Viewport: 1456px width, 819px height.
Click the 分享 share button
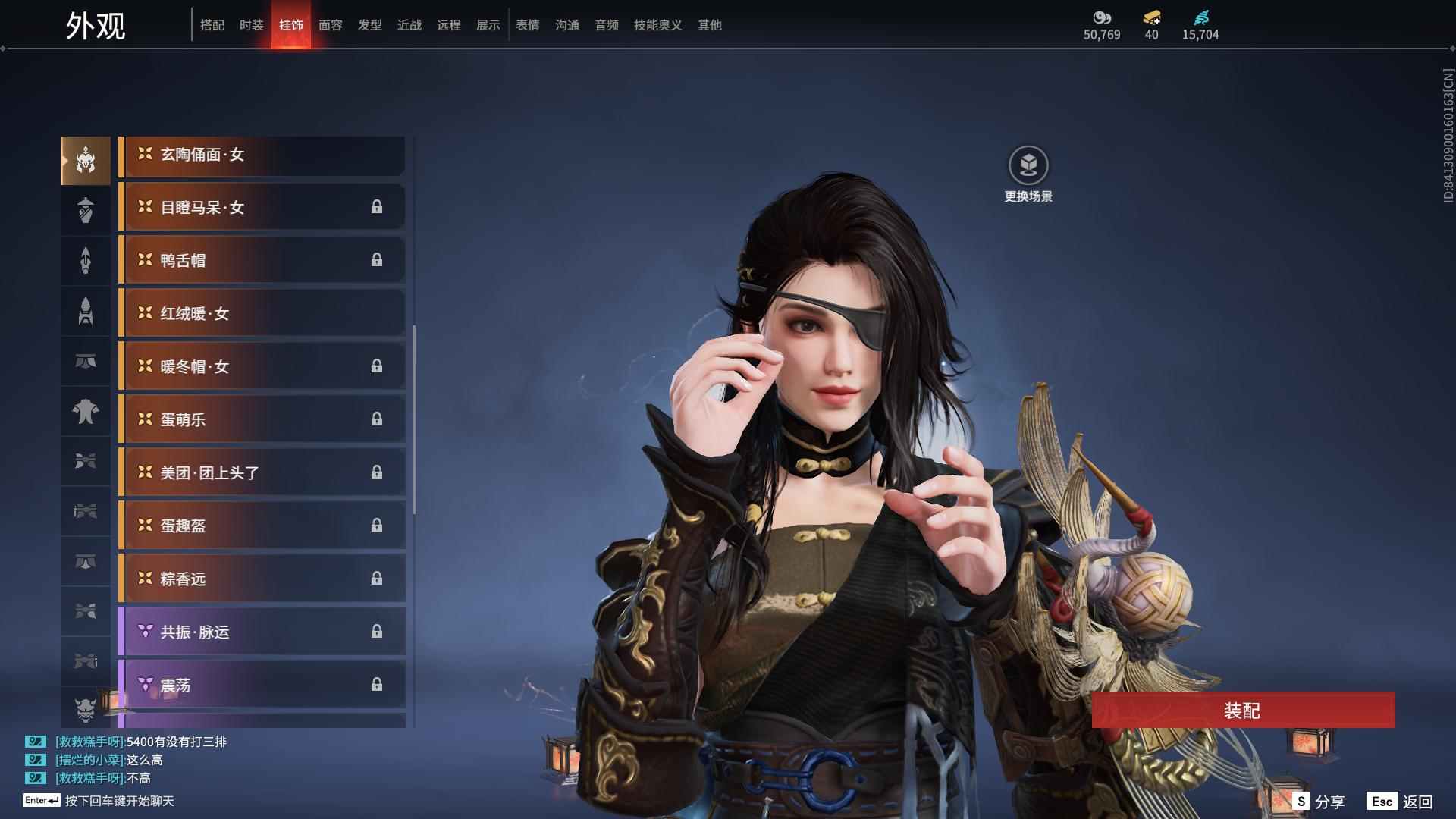coord(1319,802)
